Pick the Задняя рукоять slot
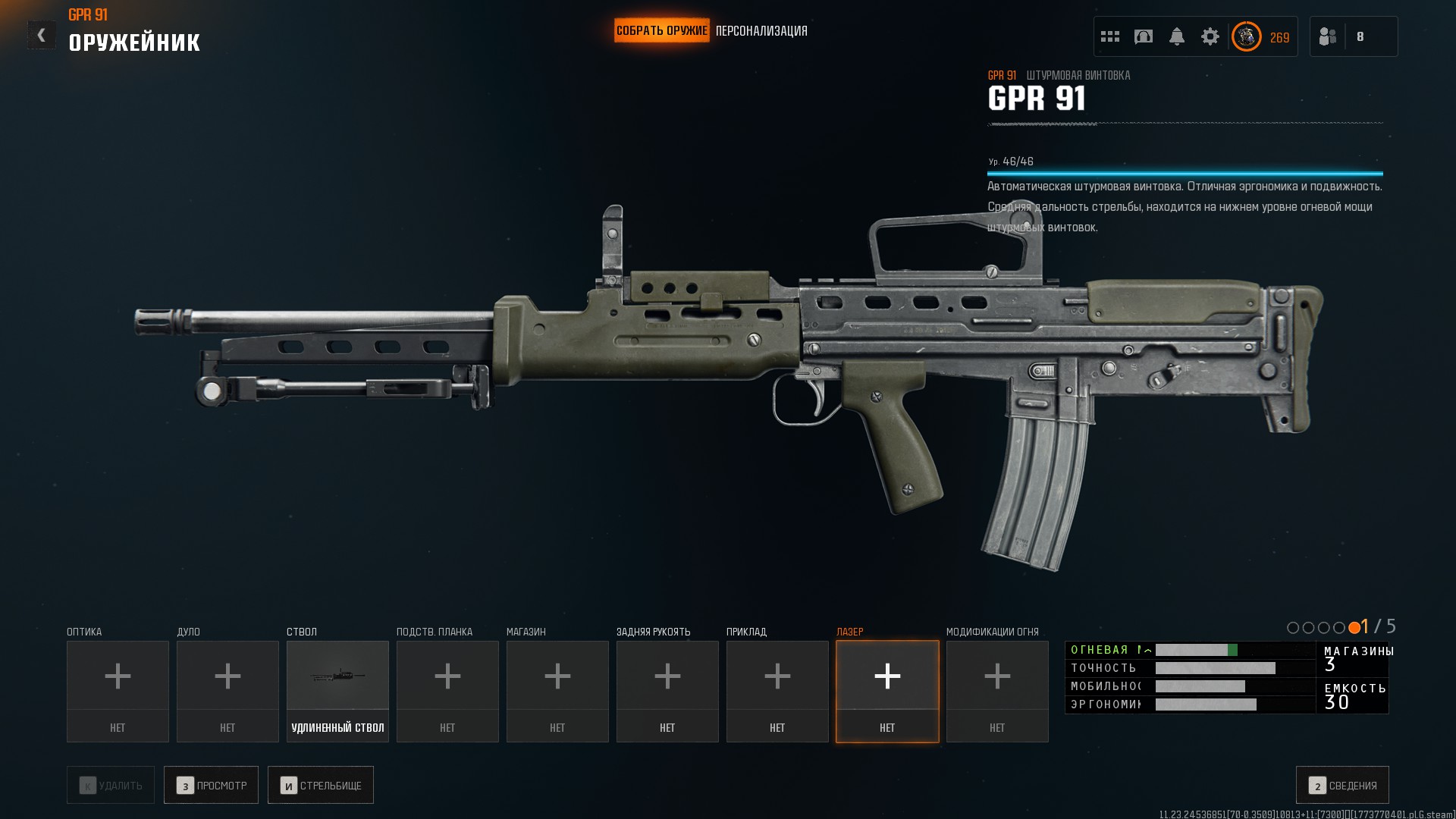Viewport: 1456px width, 819px height. (x=667, y=690)
